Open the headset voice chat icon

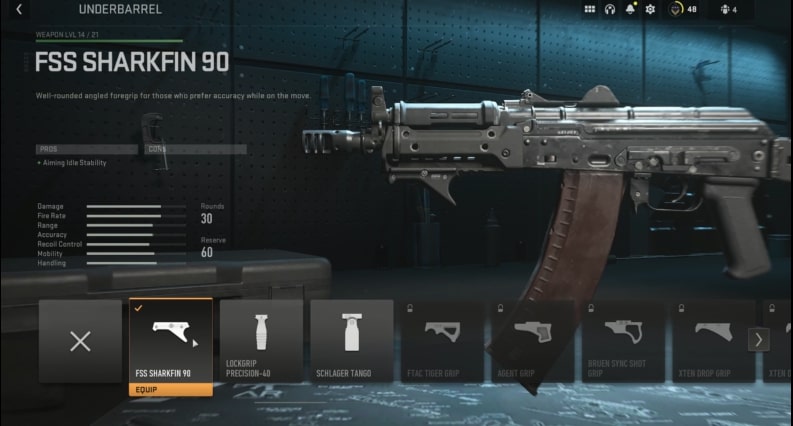pos(609,10)
